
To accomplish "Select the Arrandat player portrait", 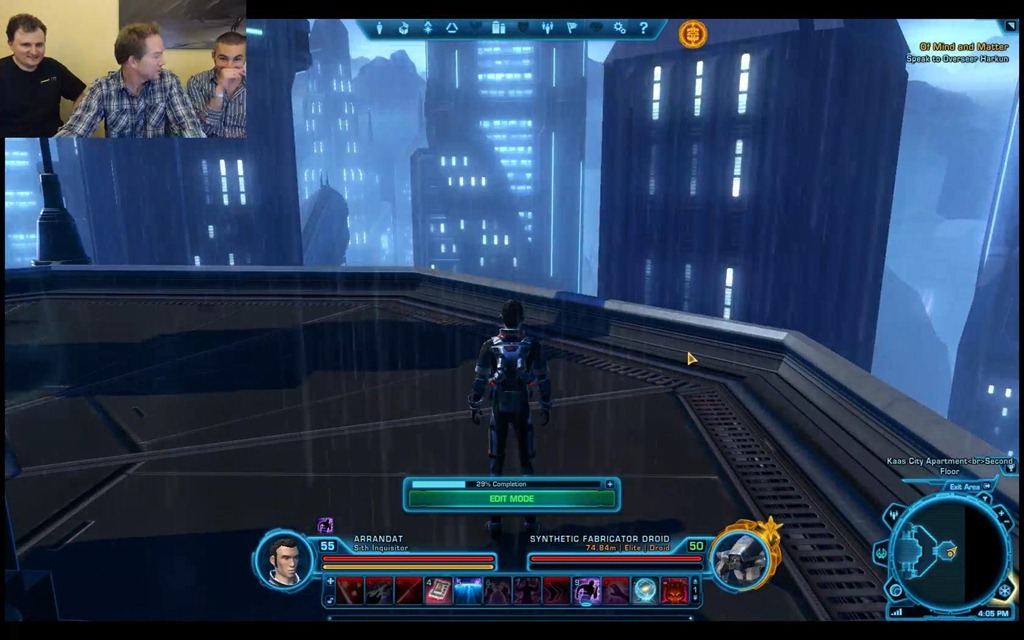I will 284,558.
